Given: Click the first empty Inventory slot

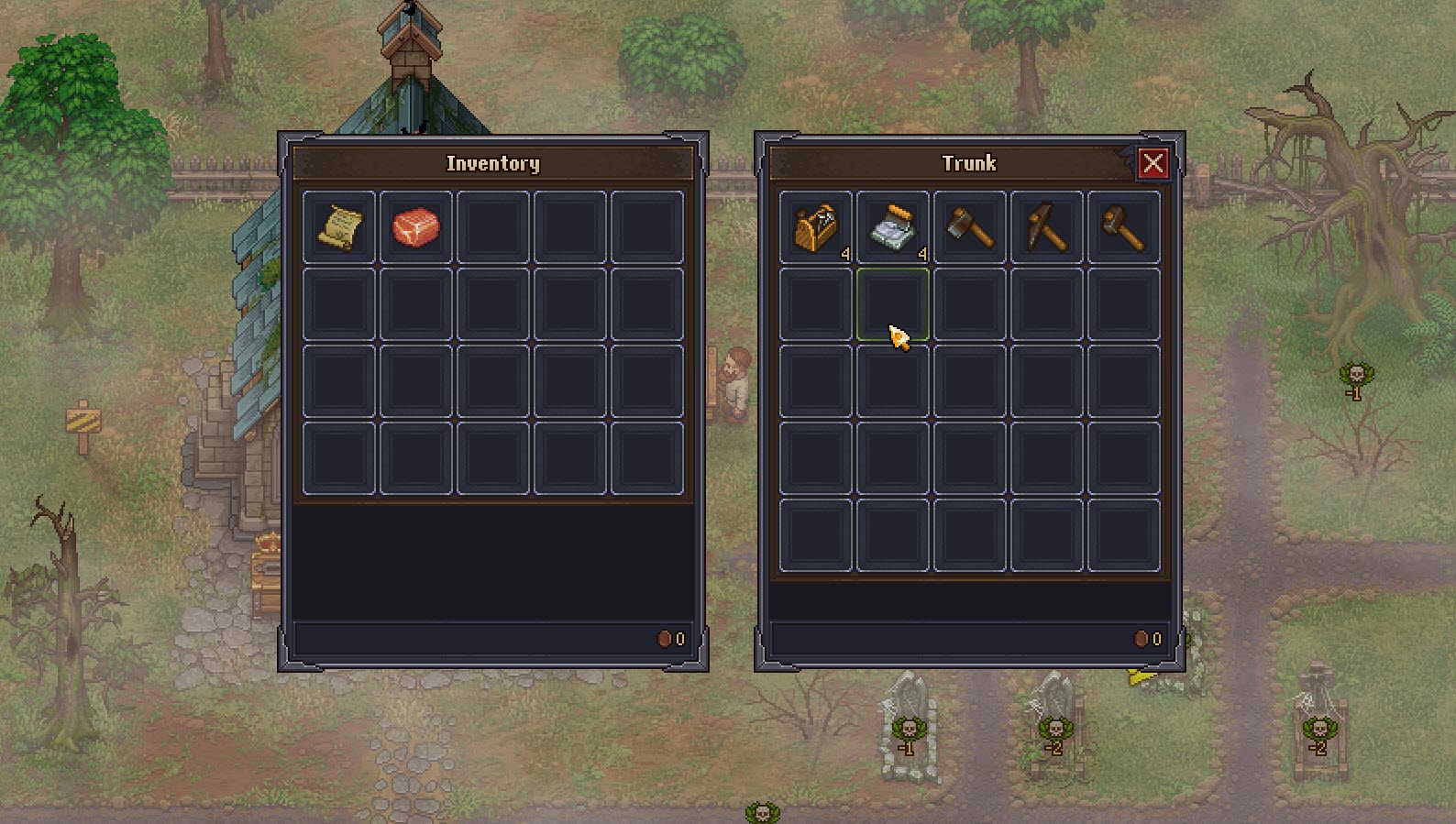Looking at the screenshot, I should pyautogui.click(x=492, y=227).
